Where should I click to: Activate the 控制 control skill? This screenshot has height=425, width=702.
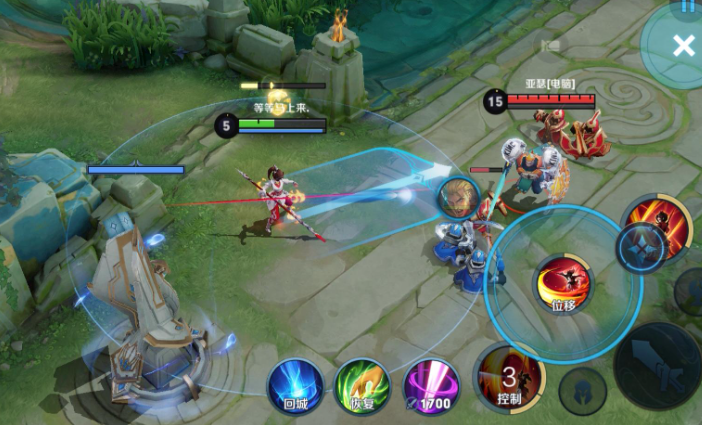click(509, 378)
